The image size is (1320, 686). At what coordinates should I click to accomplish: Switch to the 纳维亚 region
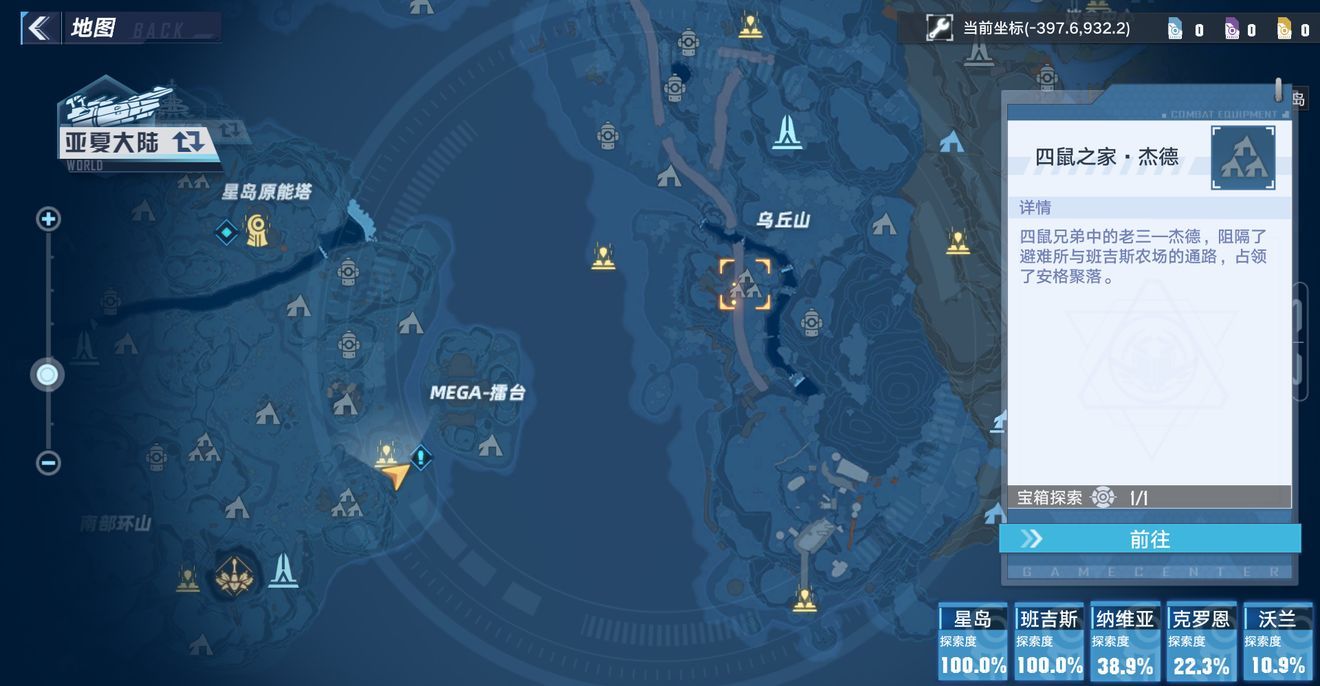(1125, 642)
